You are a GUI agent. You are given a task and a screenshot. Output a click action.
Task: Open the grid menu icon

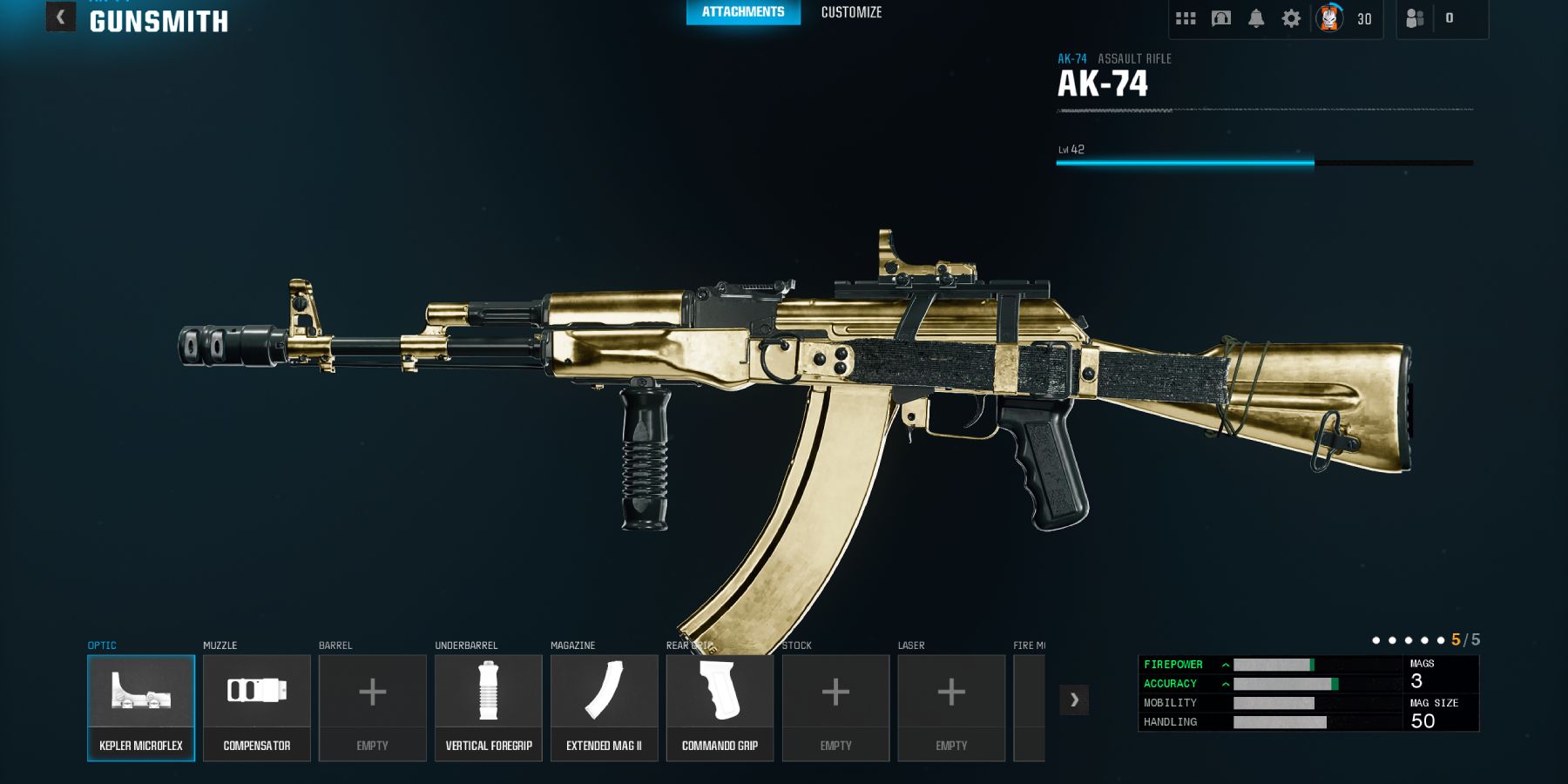(x=1186, y=18)
